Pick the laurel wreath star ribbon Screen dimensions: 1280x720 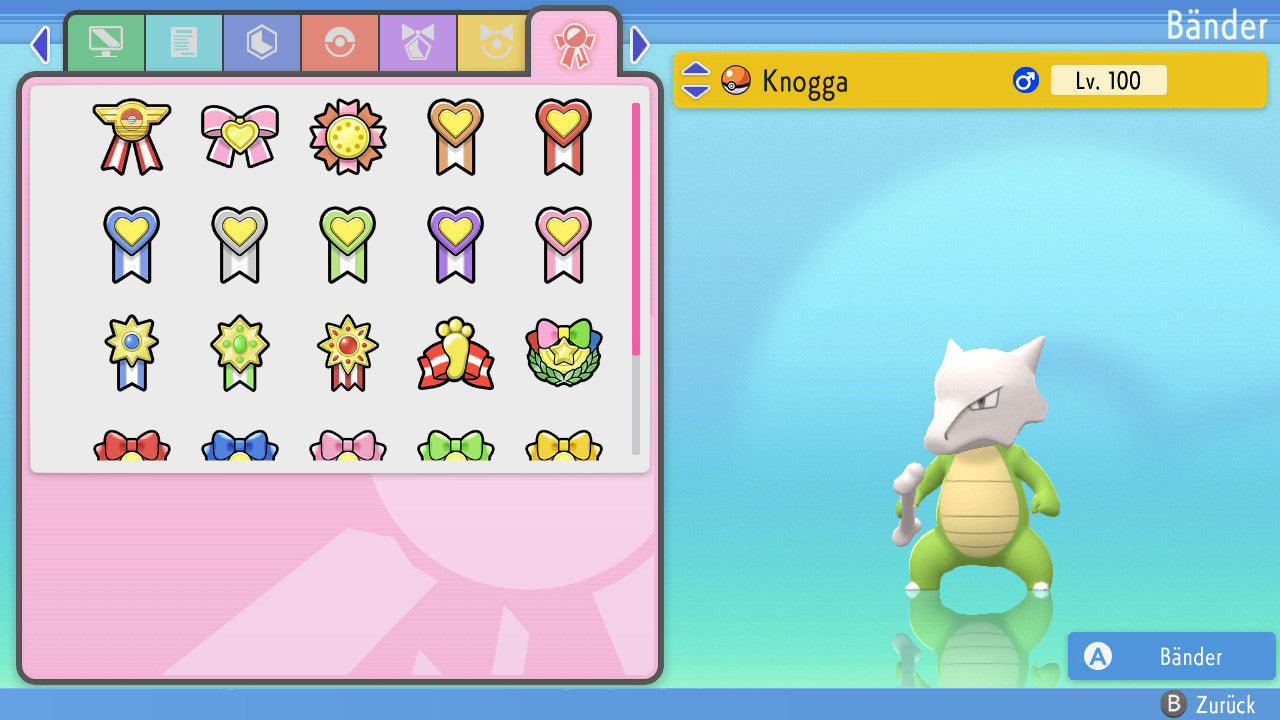tap(564, 353)
